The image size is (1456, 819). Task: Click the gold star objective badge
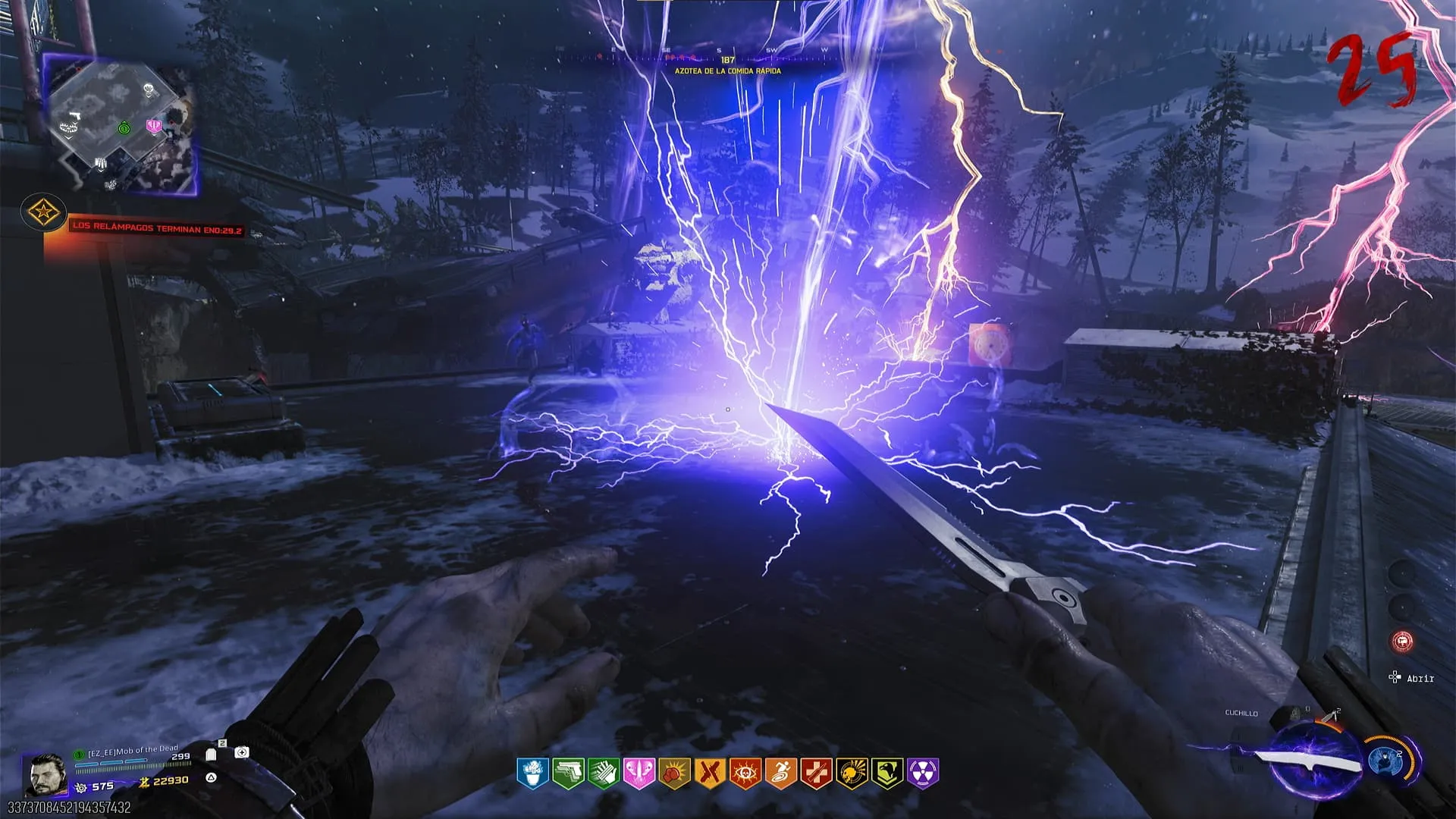click(42, 212)
